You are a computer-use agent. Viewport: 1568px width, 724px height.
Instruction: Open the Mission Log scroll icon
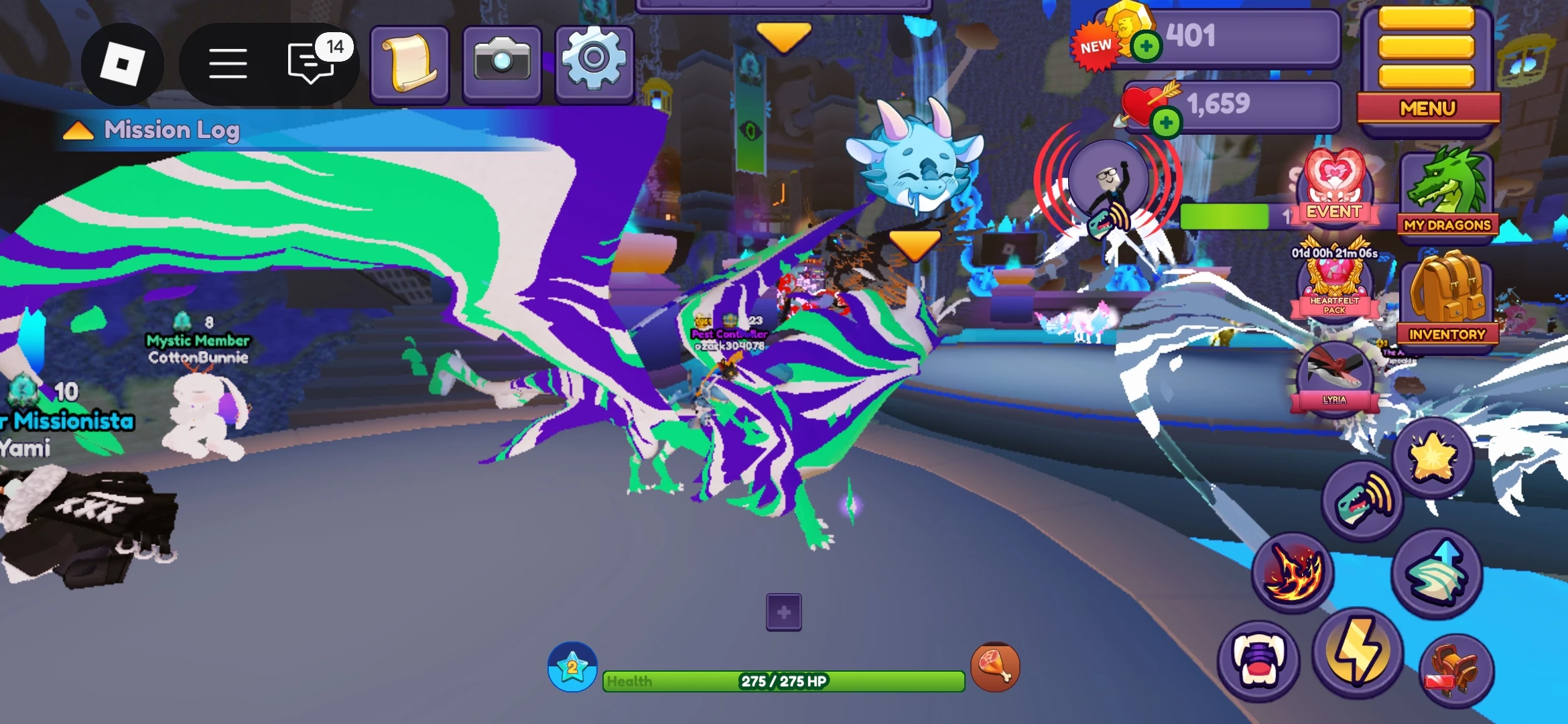(409, 64)
